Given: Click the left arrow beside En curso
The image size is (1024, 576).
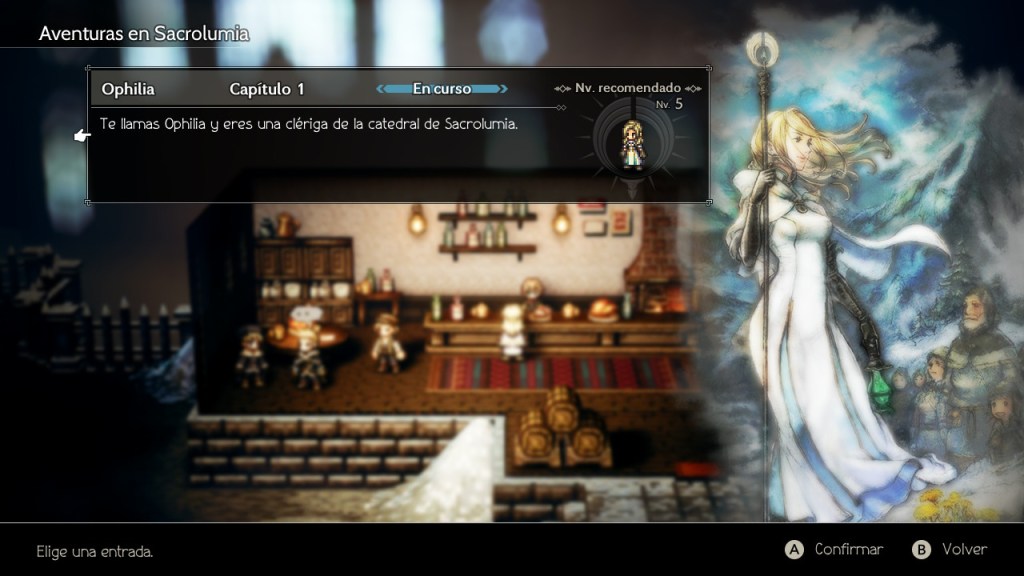Looking at the screenshot, I should tap(383, 89).
